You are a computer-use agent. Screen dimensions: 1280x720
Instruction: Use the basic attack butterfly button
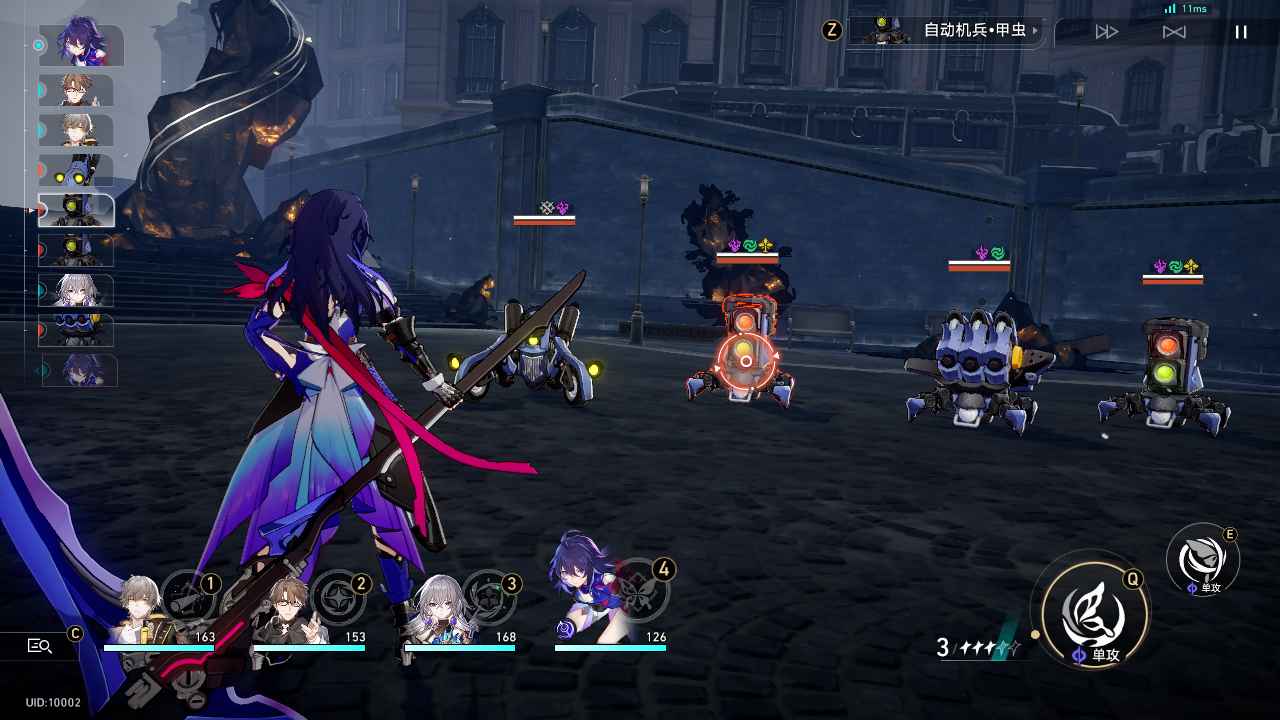click(1091, 610)
